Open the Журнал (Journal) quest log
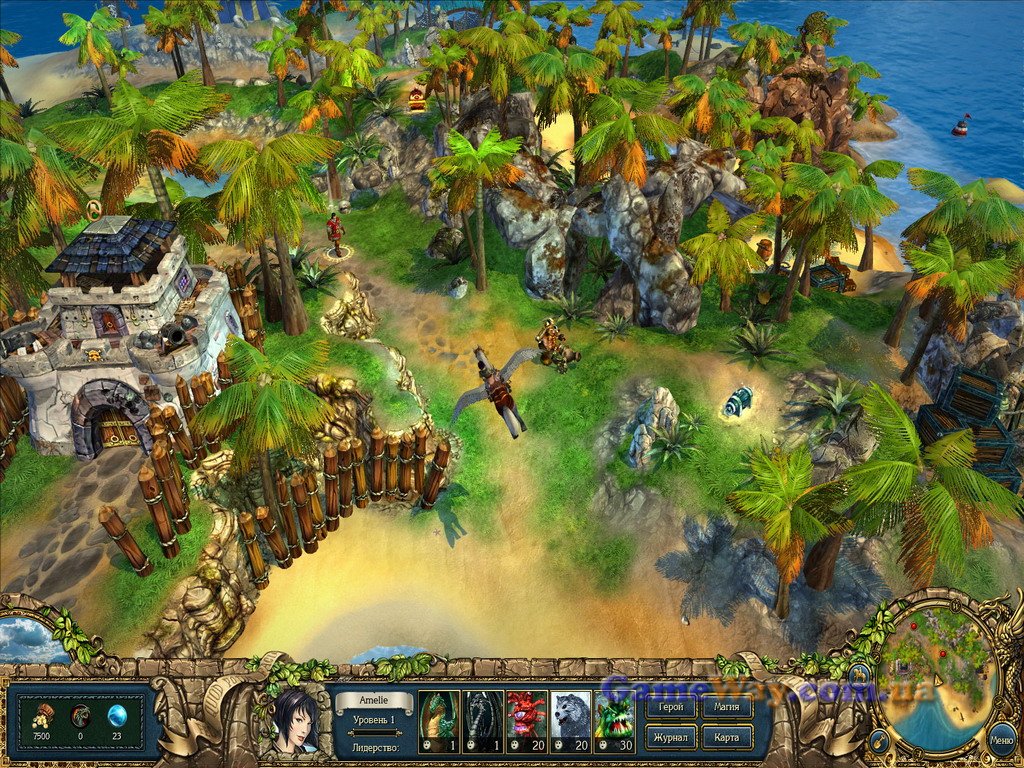The image size is (1024, 768). pos(671,737)
